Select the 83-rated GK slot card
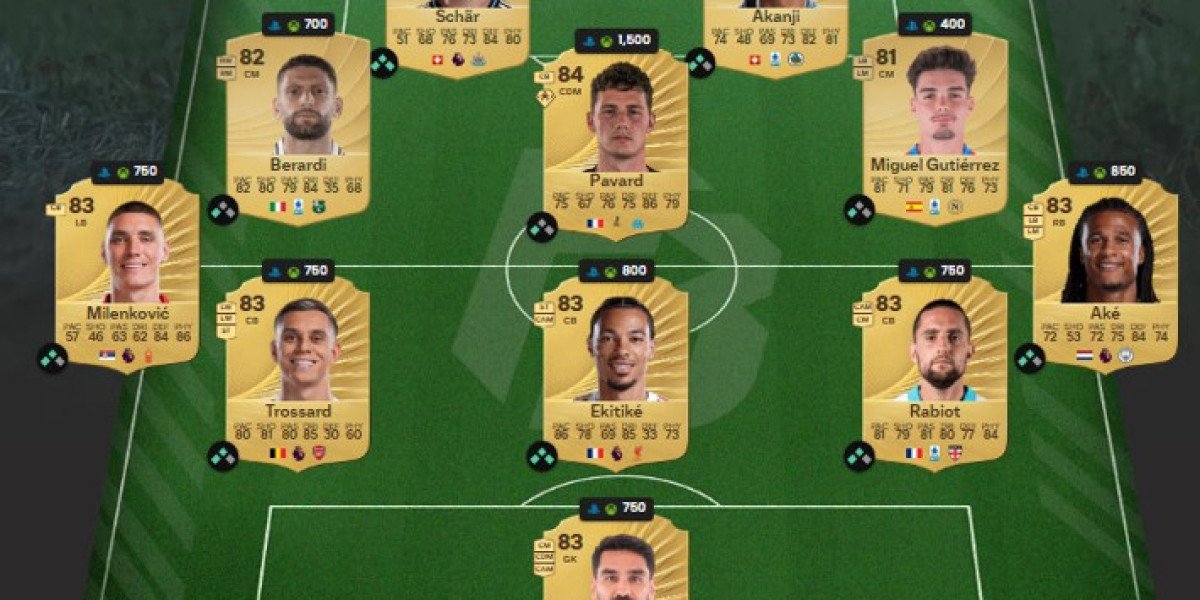 coord(615,560)
